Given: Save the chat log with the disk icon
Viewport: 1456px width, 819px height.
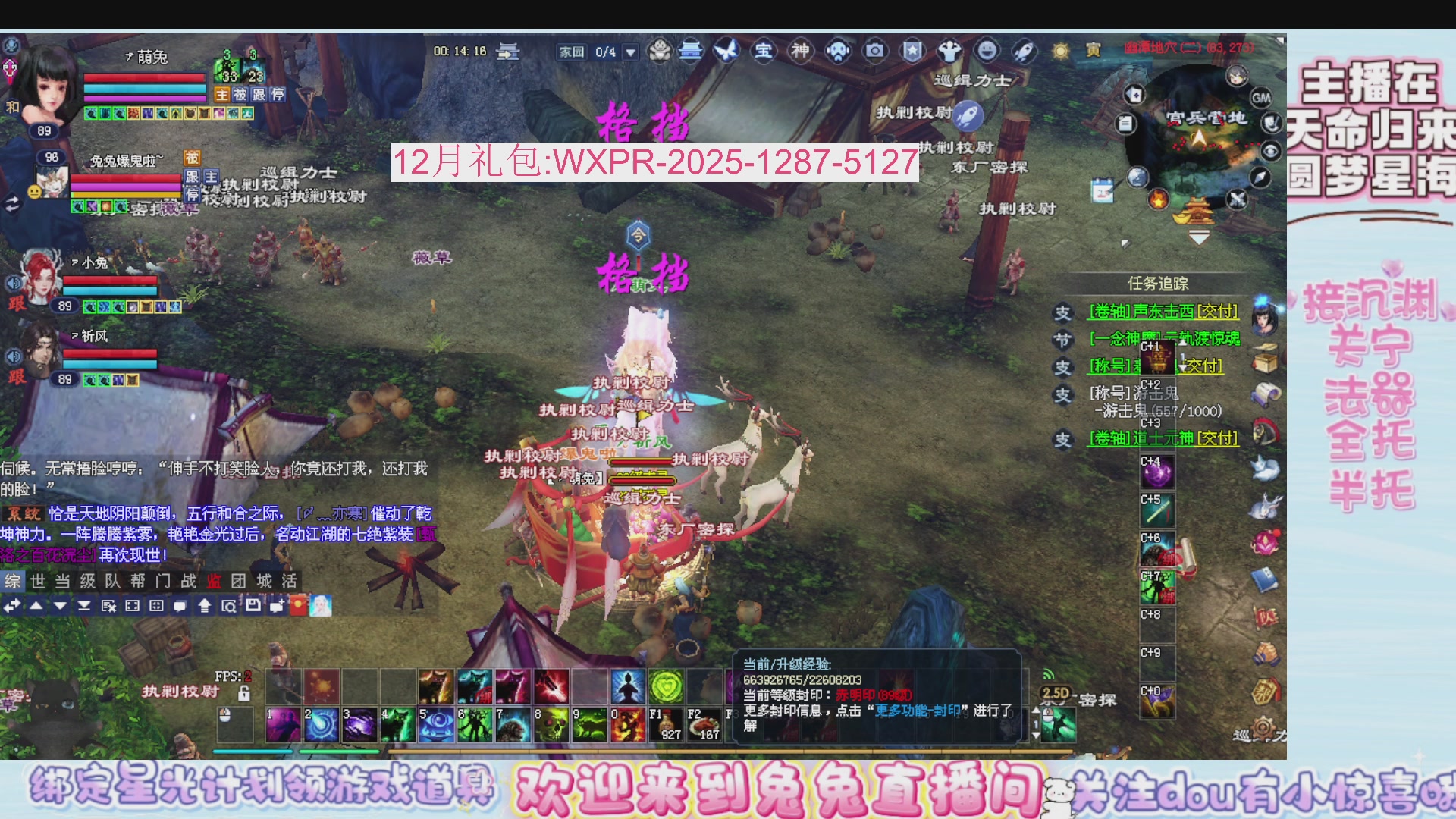Looking at the screenshot, I should (x=253, y=605).
